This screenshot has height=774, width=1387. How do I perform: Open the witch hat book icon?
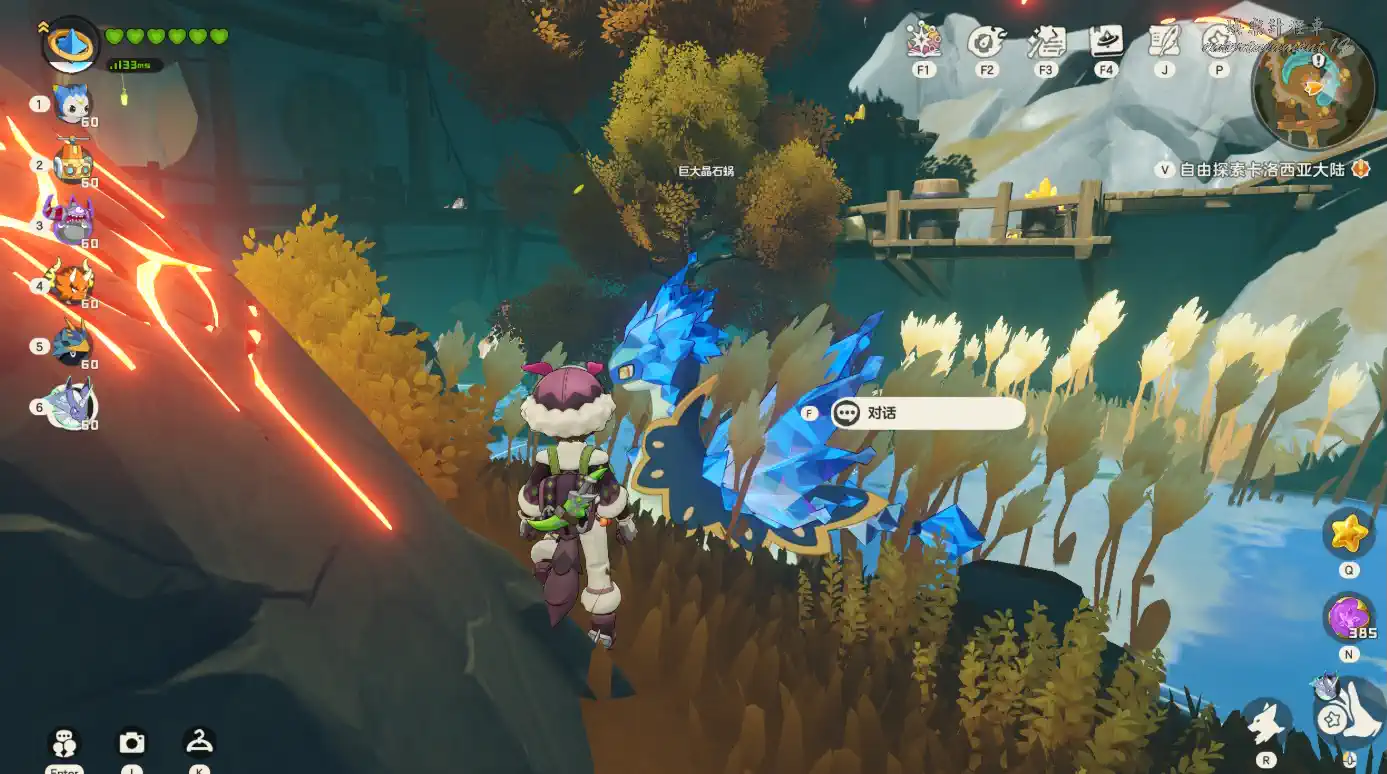coord(1106,42)
